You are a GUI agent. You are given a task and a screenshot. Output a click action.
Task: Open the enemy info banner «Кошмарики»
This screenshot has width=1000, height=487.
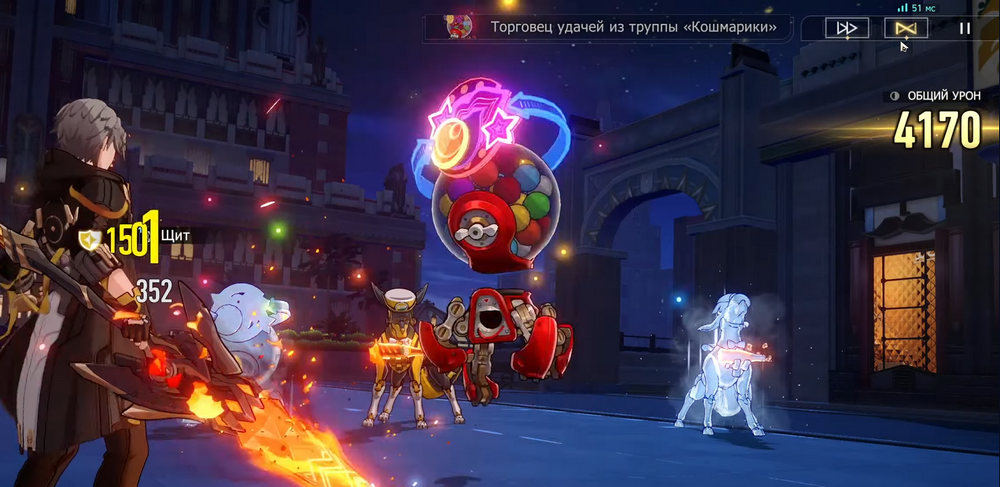pyautogui.click(x=609, y=27)
